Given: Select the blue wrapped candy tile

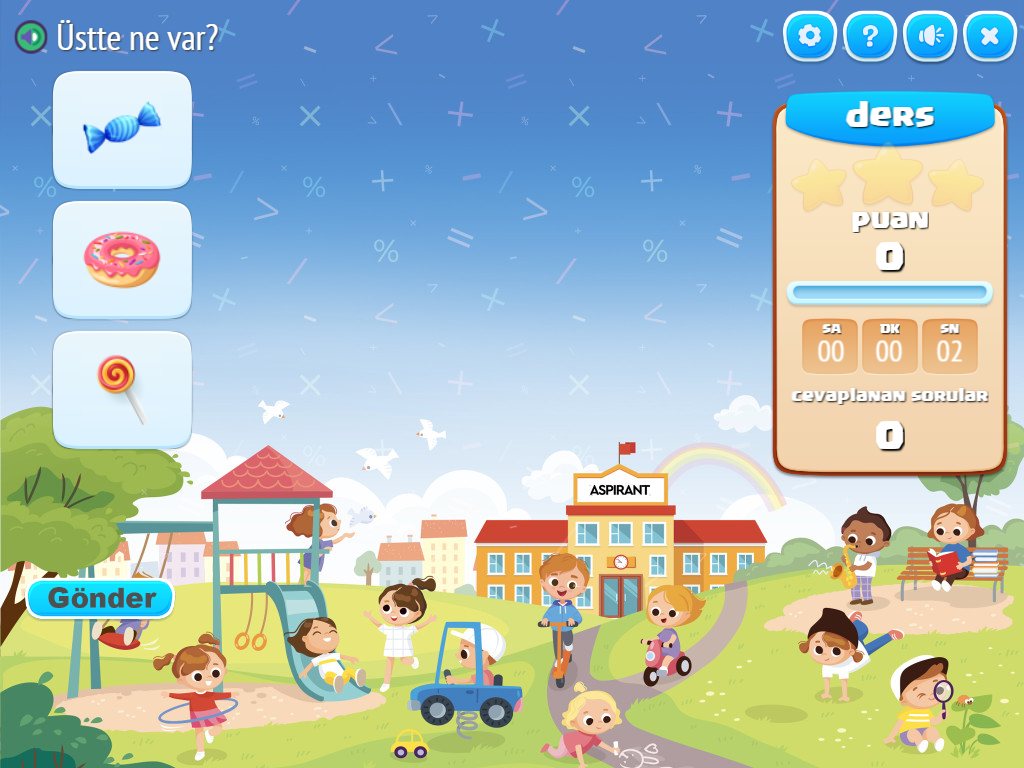Looking at the screenshot, I should pos(122,129).
